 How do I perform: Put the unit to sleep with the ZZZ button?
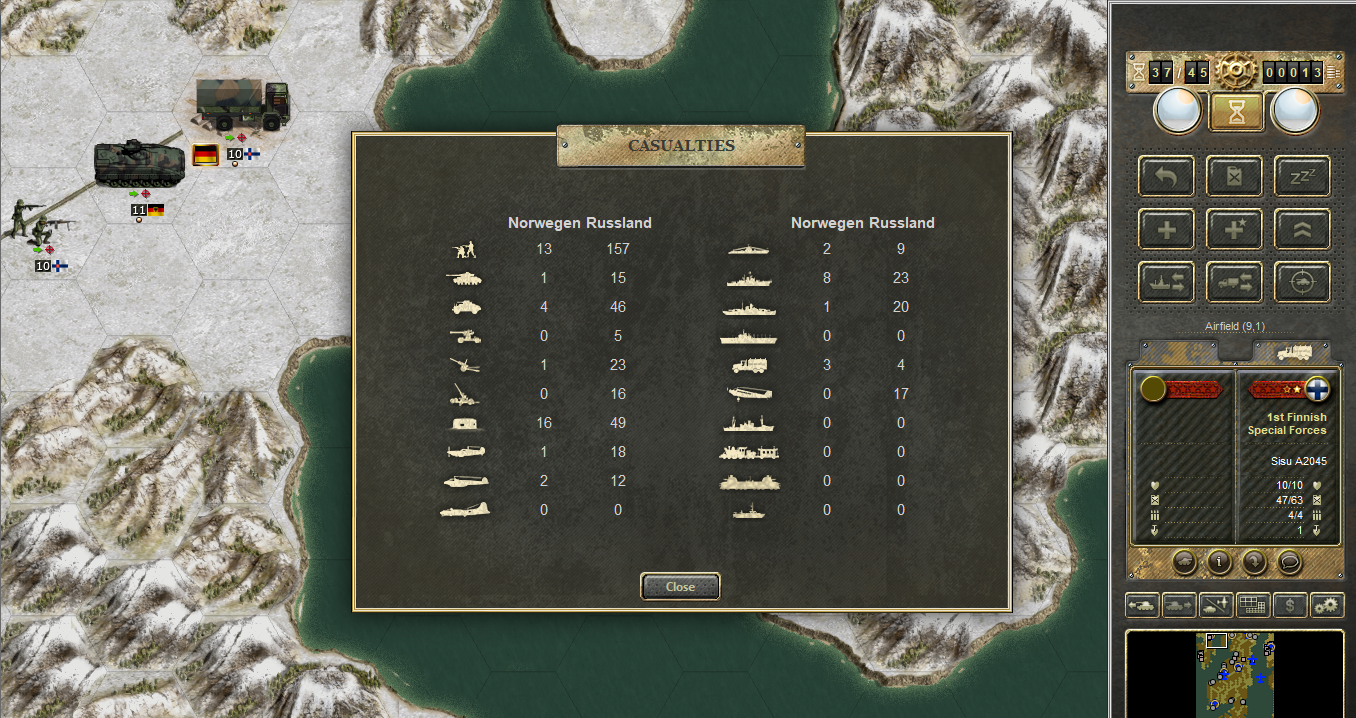point(1302,176)
